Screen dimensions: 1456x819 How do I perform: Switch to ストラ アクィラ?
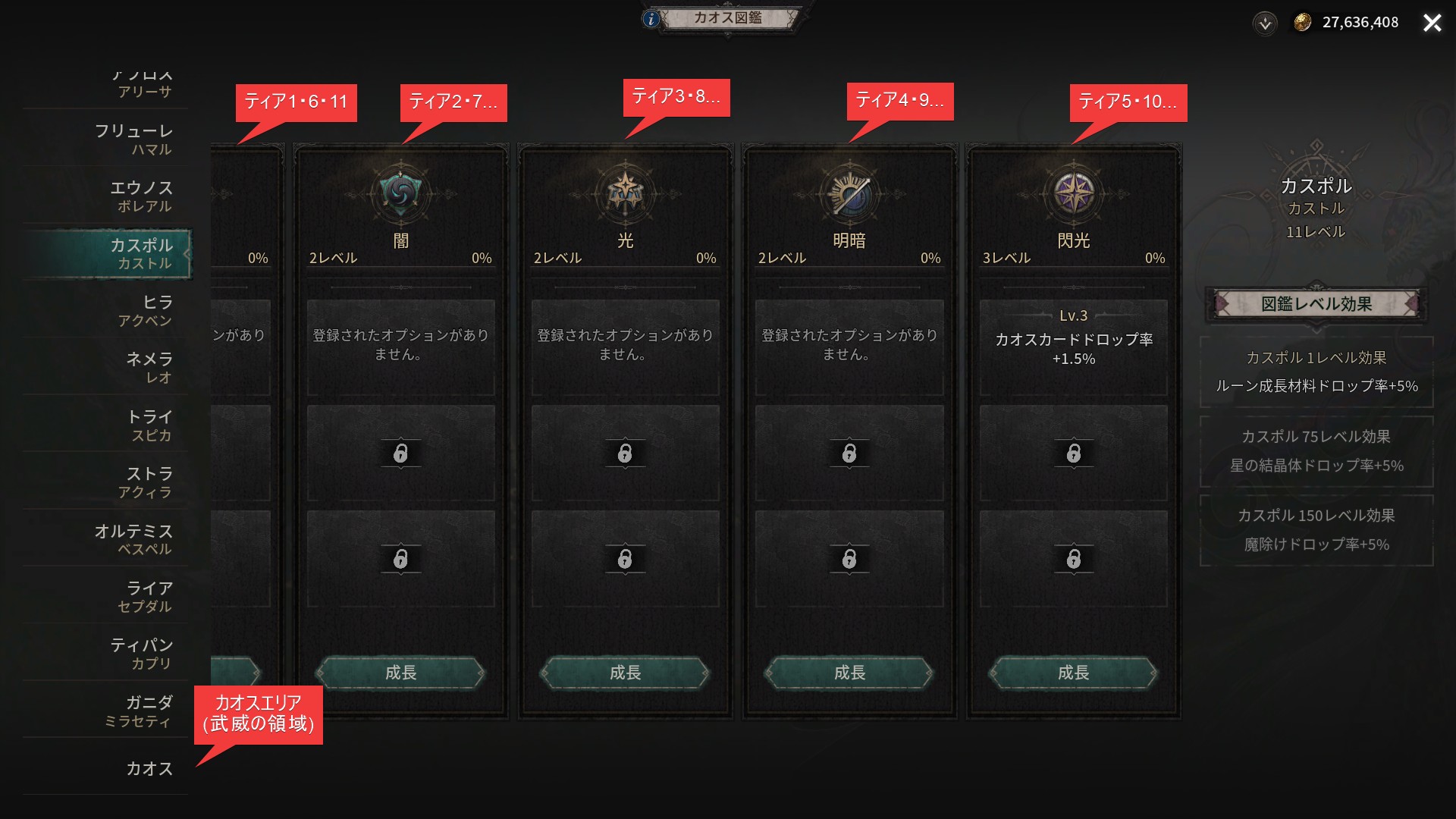coord(146,482)
